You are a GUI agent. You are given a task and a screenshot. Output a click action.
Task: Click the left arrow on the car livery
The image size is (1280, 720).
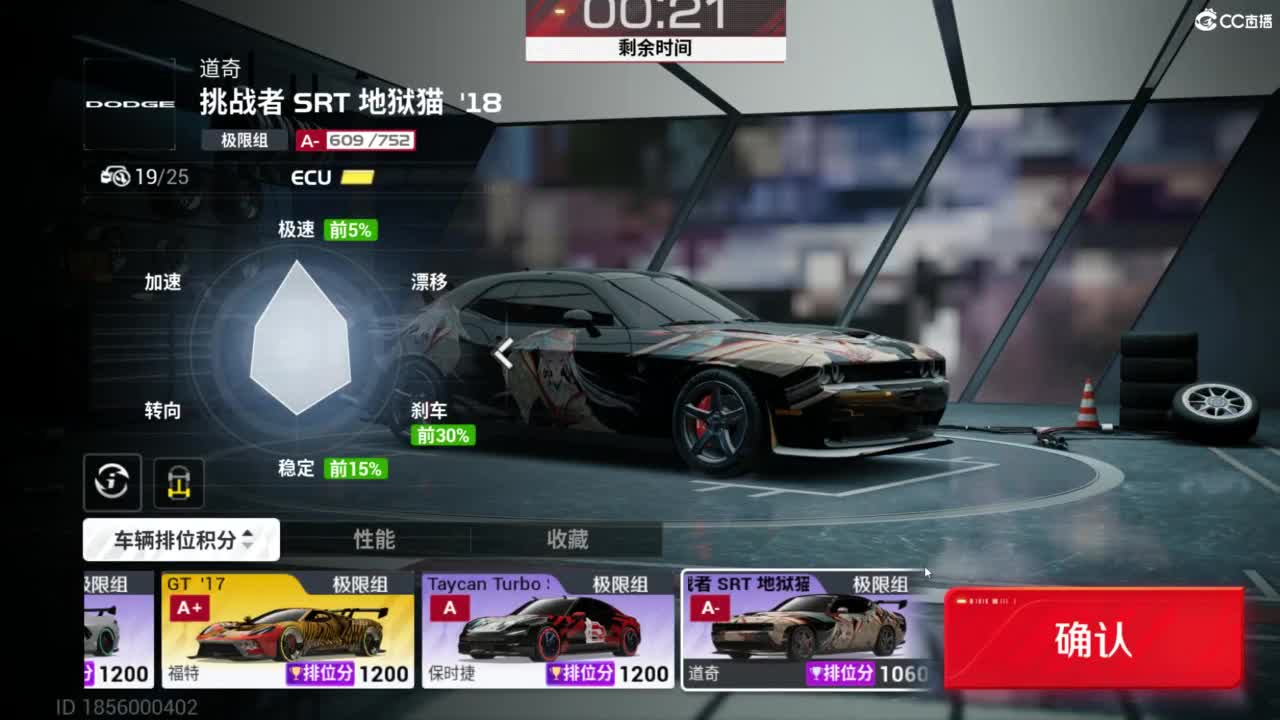click(x=505, y=354)
